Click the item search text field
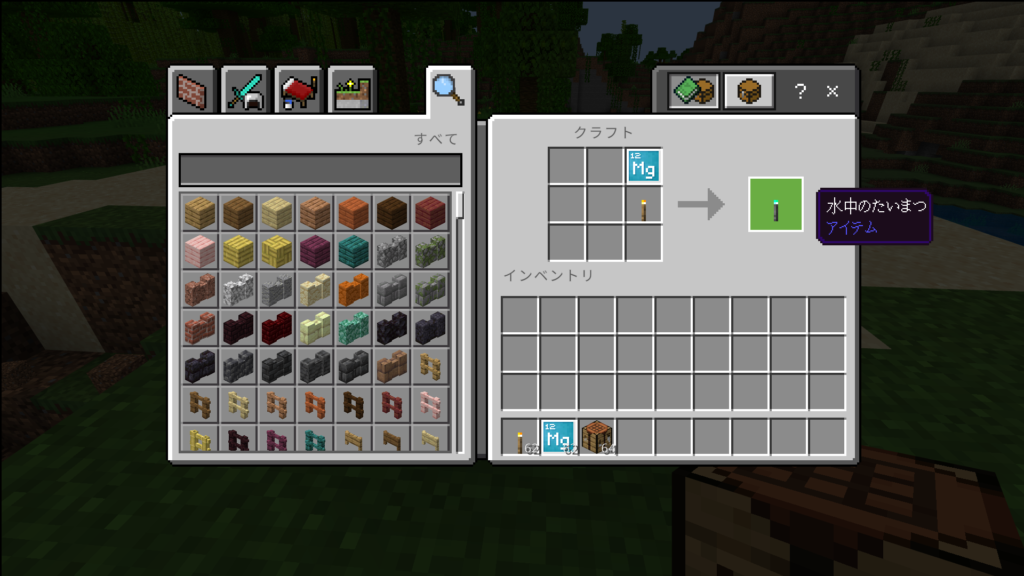 320,169
